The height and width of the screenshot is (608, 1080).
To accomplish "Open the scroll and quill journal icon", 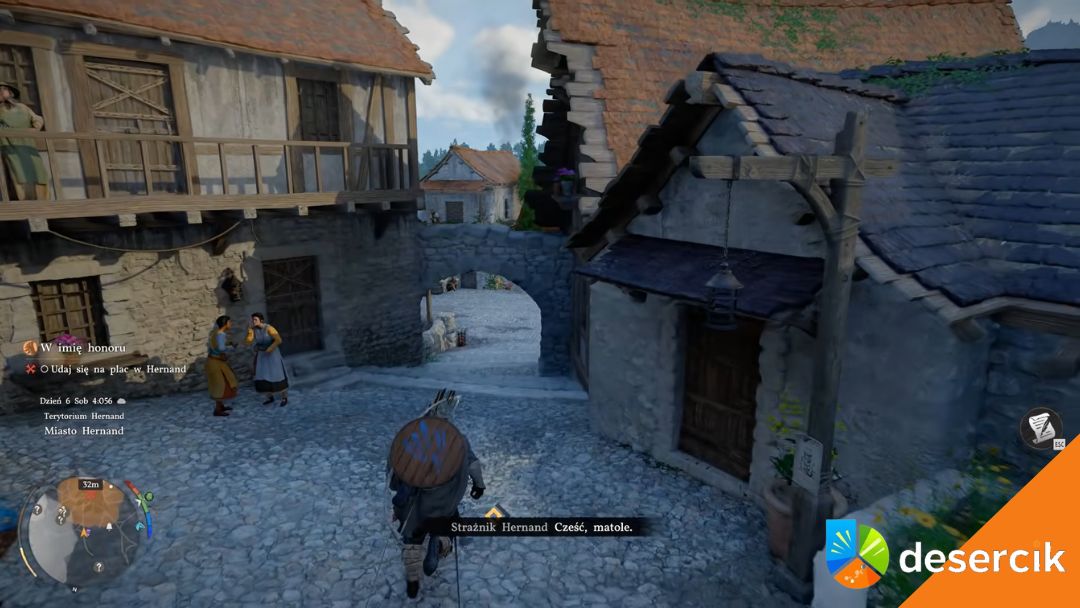I will tap(1041, 427).
